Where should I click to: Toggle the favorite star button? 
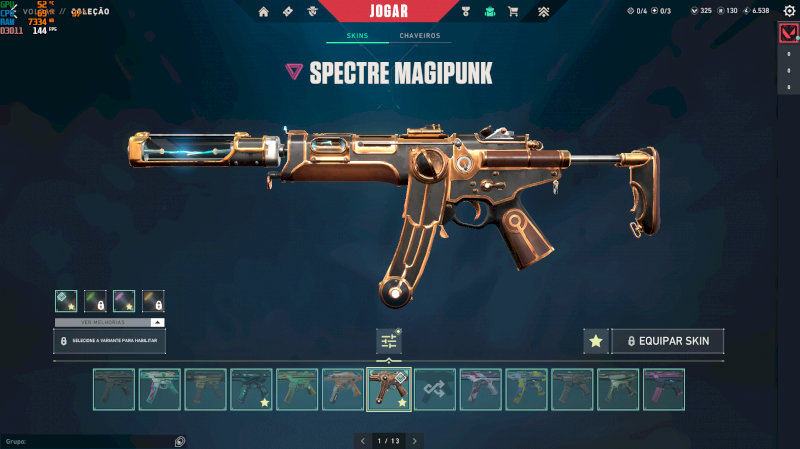pyautogui.click(x=596, y=341)
